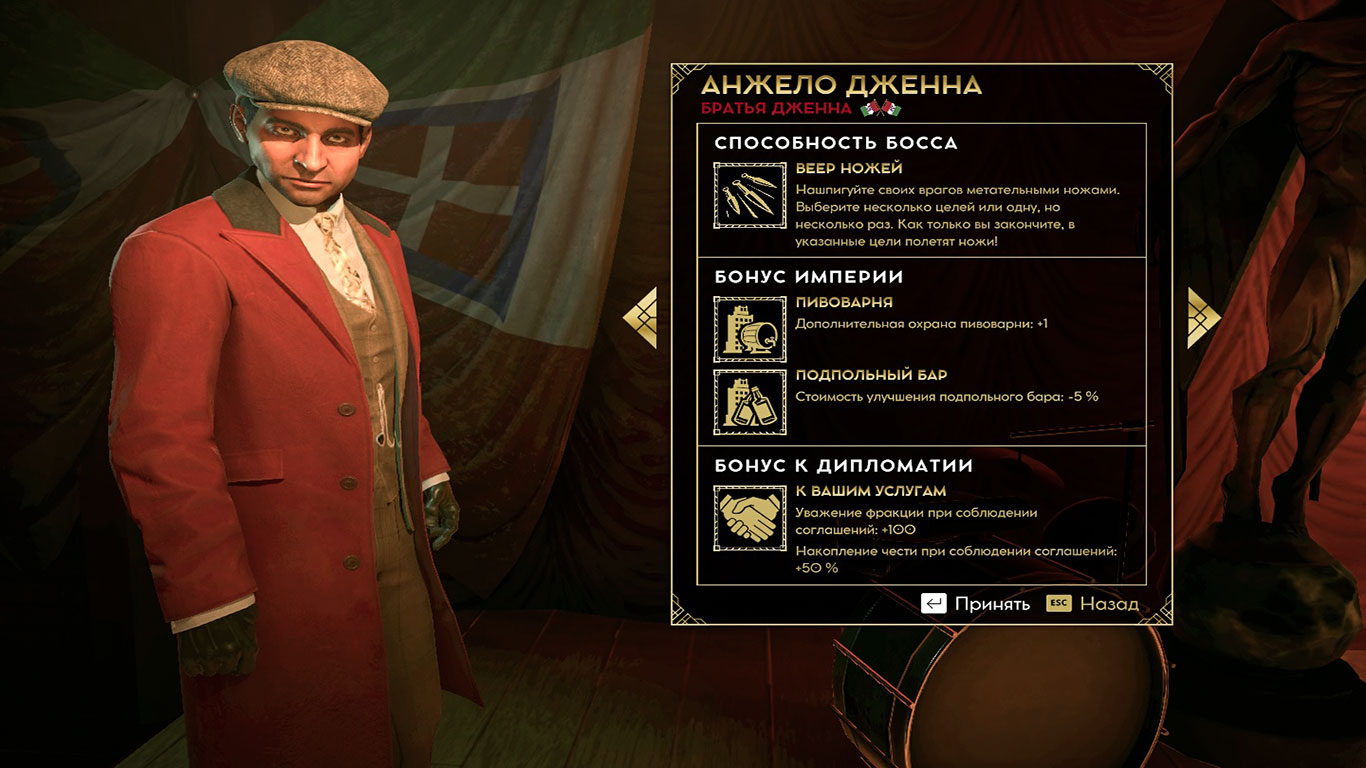Go back with the Назад button

[x=1092, y=604]
